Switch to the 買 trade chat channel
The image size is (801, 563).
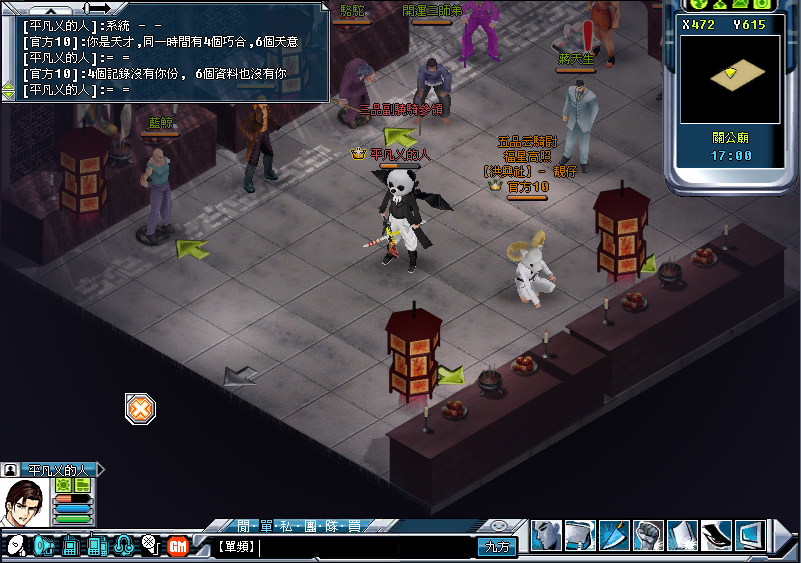pos(355,526)
